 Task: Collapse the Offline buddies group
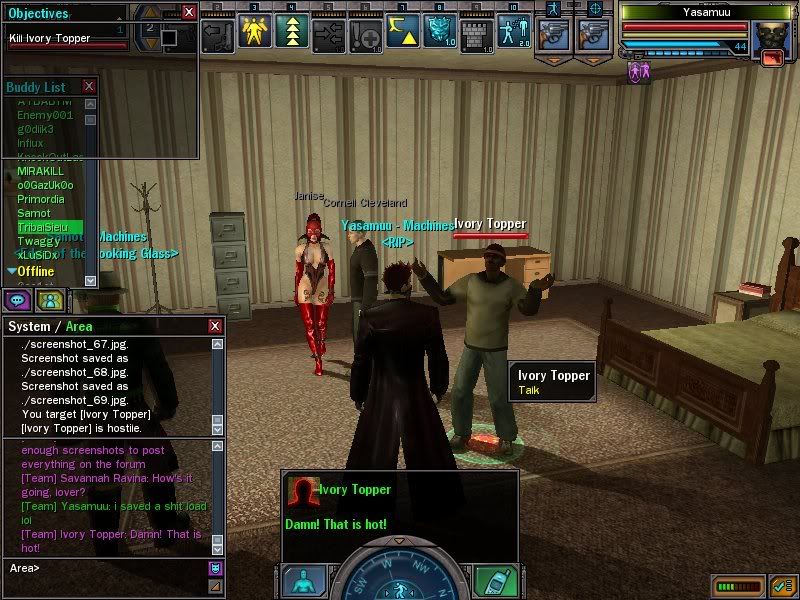(11, 271)
